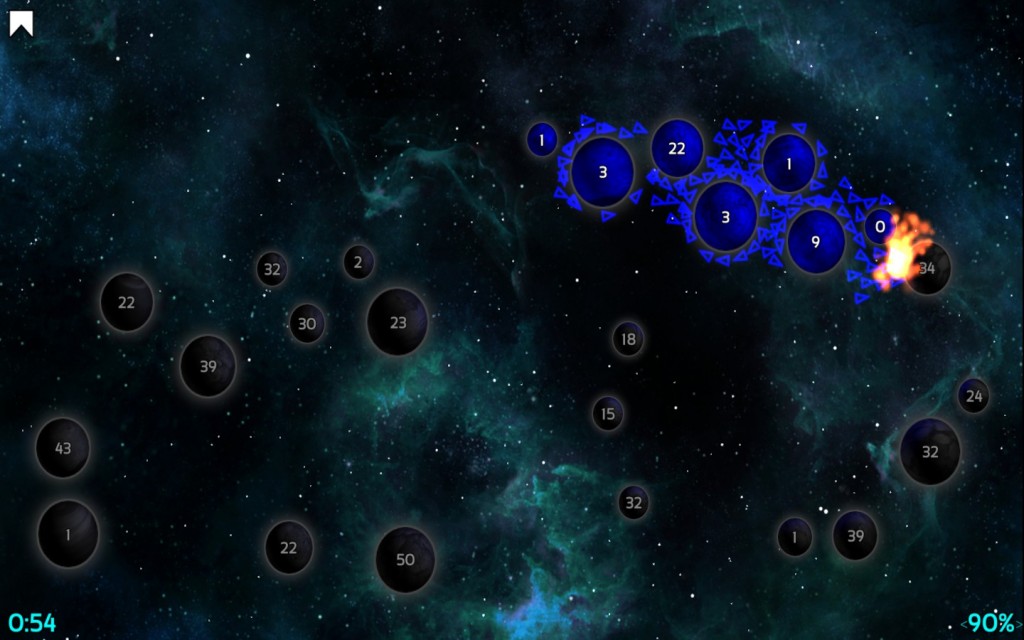This screenshot has width=1024, height=640.
Task: Choose the blue planet showing 0
Action: 880,227
